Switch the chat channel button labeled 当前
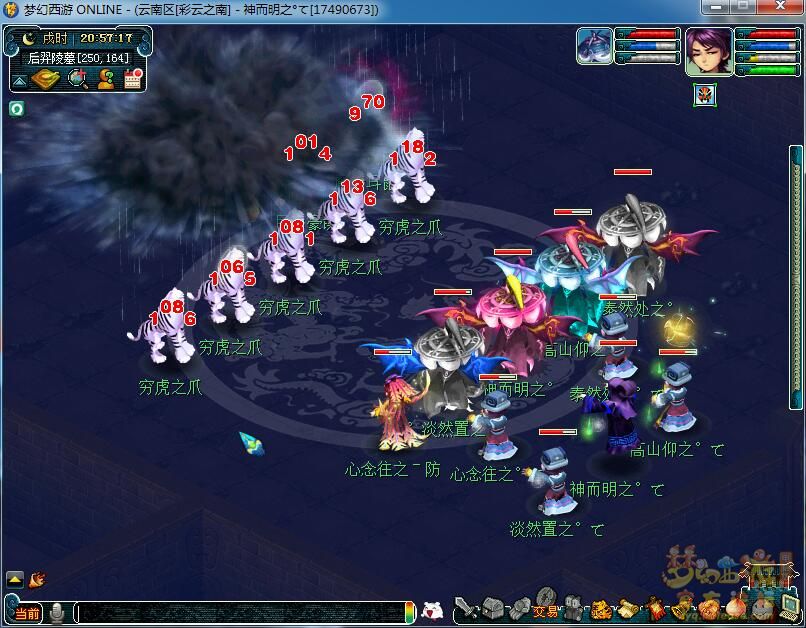This screenshot has height=628, width=806. pos(27,612)
